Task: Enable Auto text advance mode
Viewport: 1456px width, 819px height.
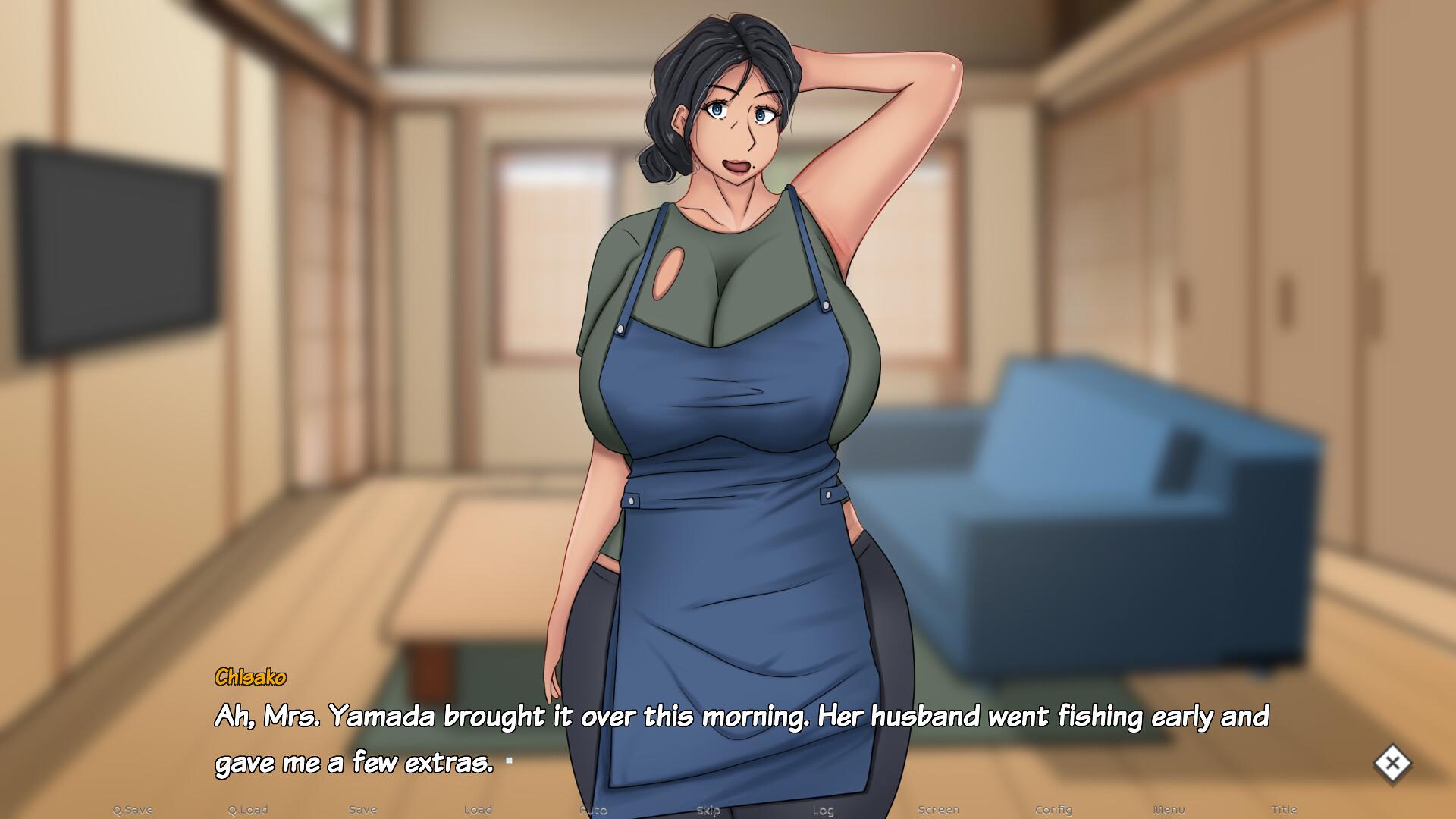Action: tap(594, 809)
